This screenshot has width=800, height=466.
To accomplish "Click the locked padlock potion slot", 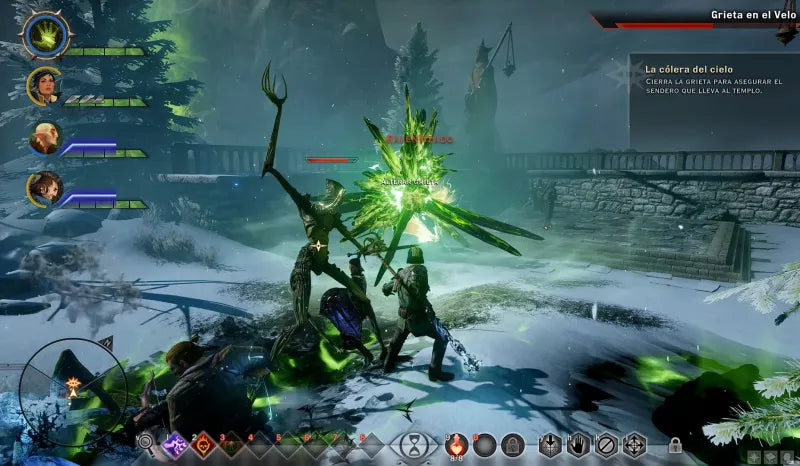I will (x=513, y=445).
